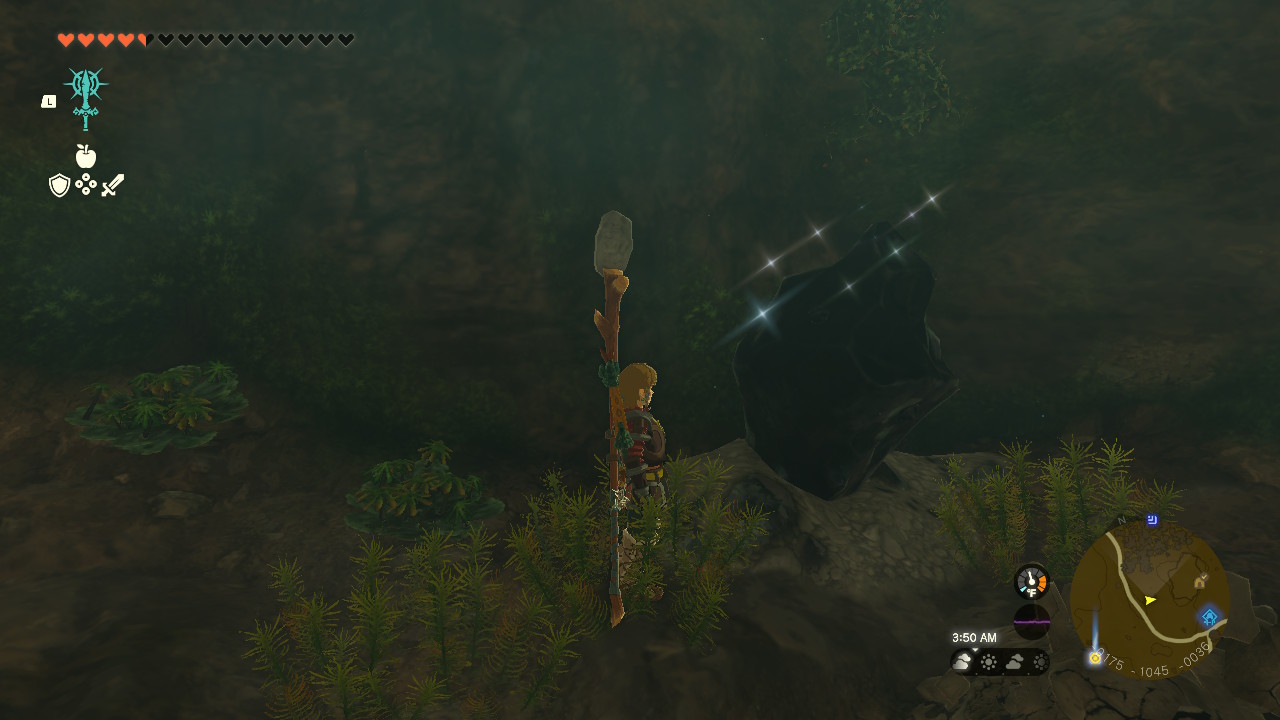The image size is (1280, 720).
Task: Select the last sun icon in the forecast strip
Action: pos(1040,661)
